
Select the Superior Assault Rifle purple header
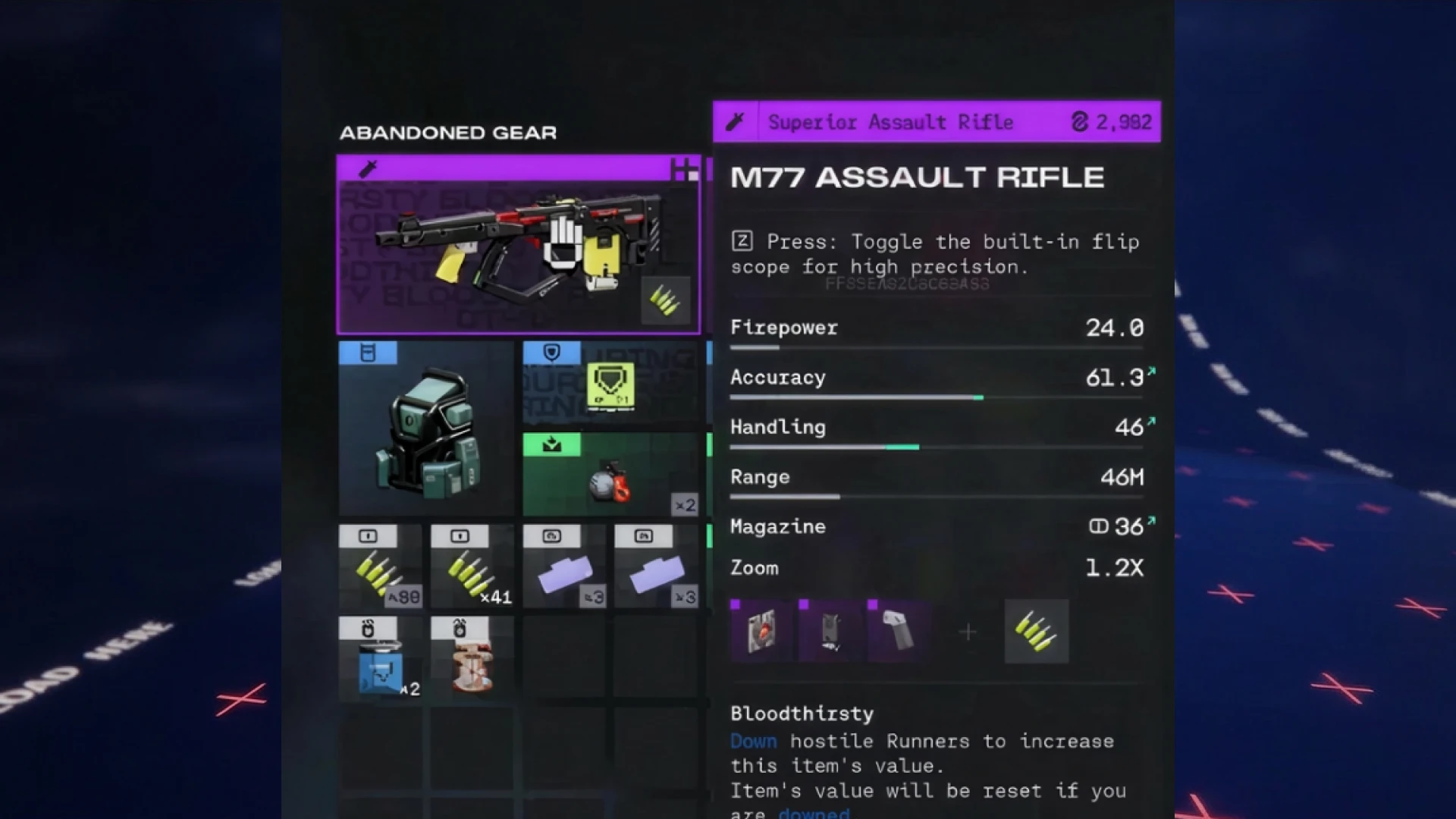(x=891, y=121)
